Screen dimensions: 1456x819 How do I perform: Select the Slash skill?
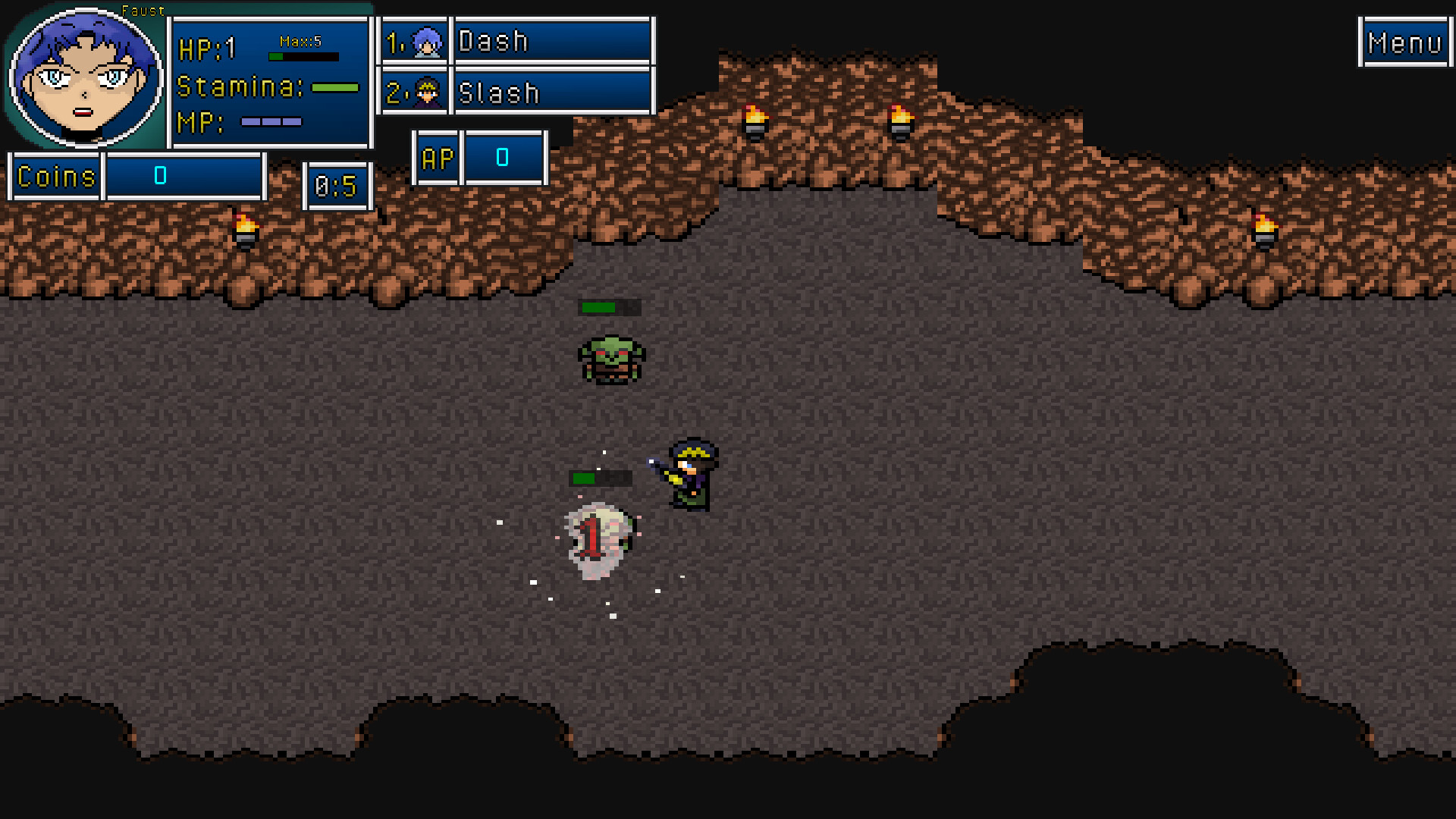point(554,93)
